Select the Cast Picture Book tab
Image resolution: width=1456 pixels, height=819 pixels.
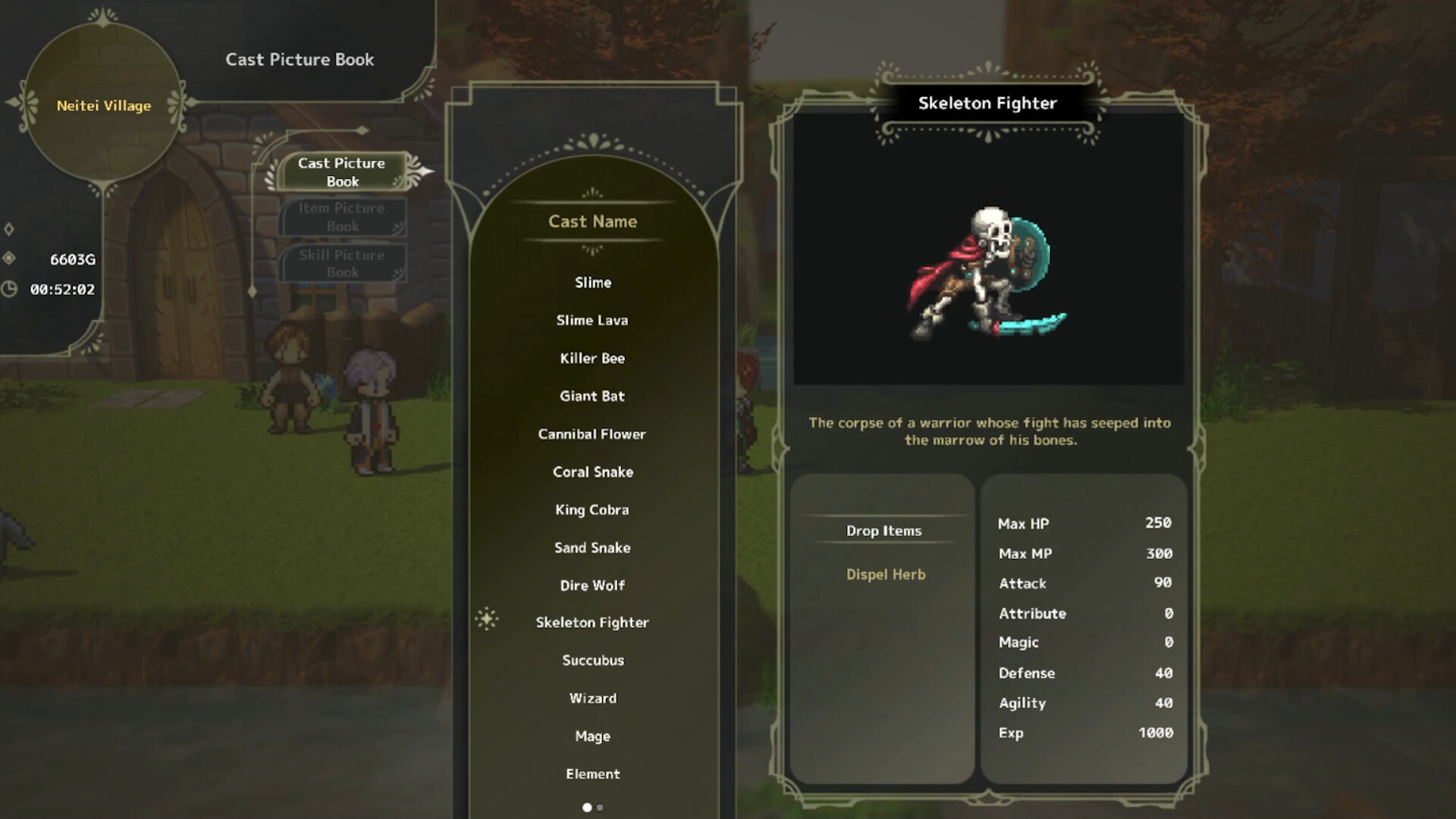342,172
